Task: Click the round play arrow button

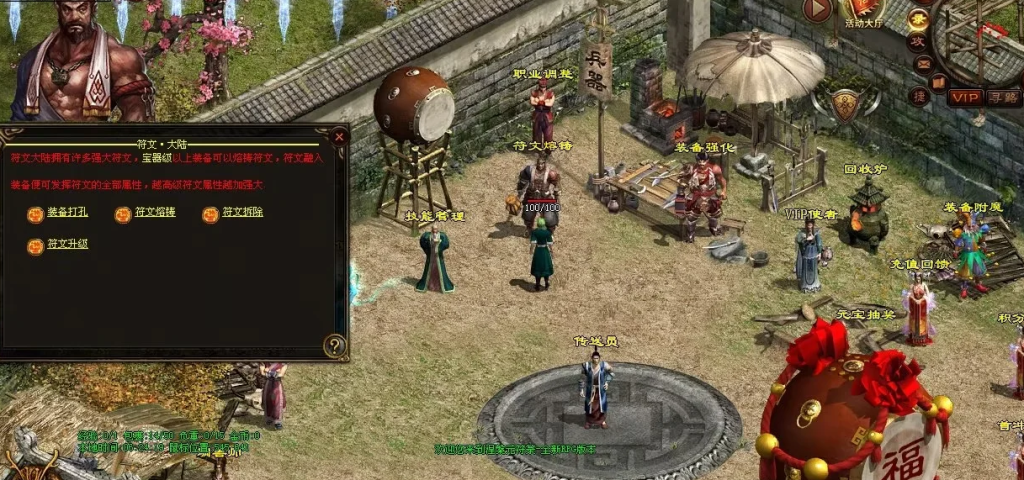Action: [x=817, y=10]
